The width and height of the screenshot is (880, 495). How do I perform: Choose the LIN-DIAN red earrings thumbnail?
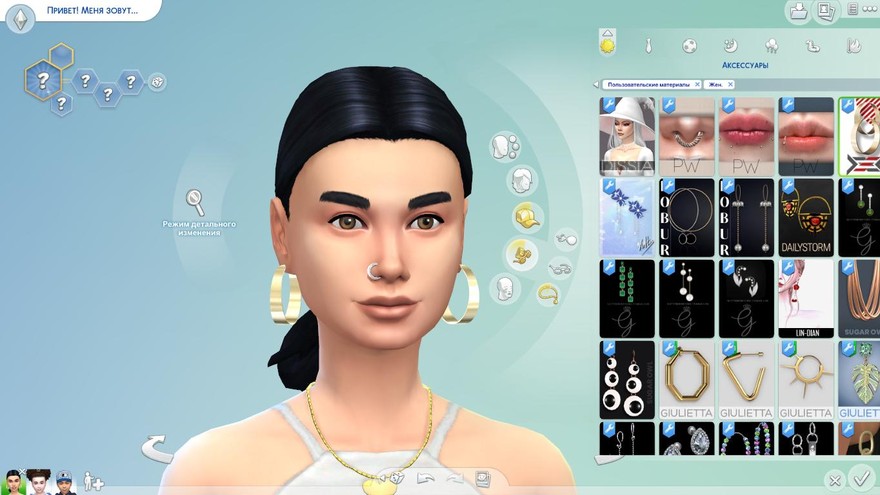pos(805,298)
